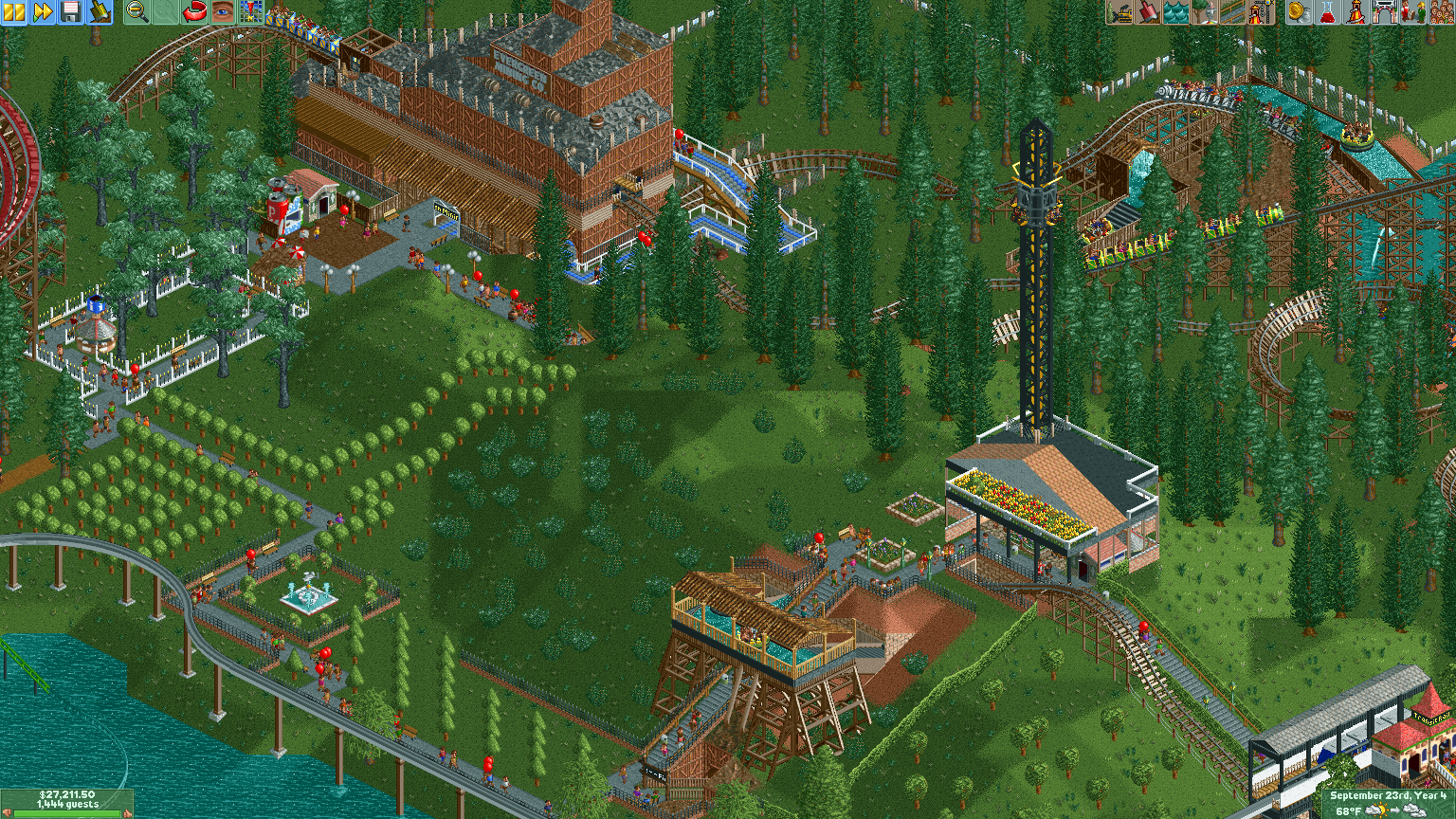Viewport: 1456px width, 819px height.
Task: Toggle view options with the eye icon
Action: click(222, 13)
